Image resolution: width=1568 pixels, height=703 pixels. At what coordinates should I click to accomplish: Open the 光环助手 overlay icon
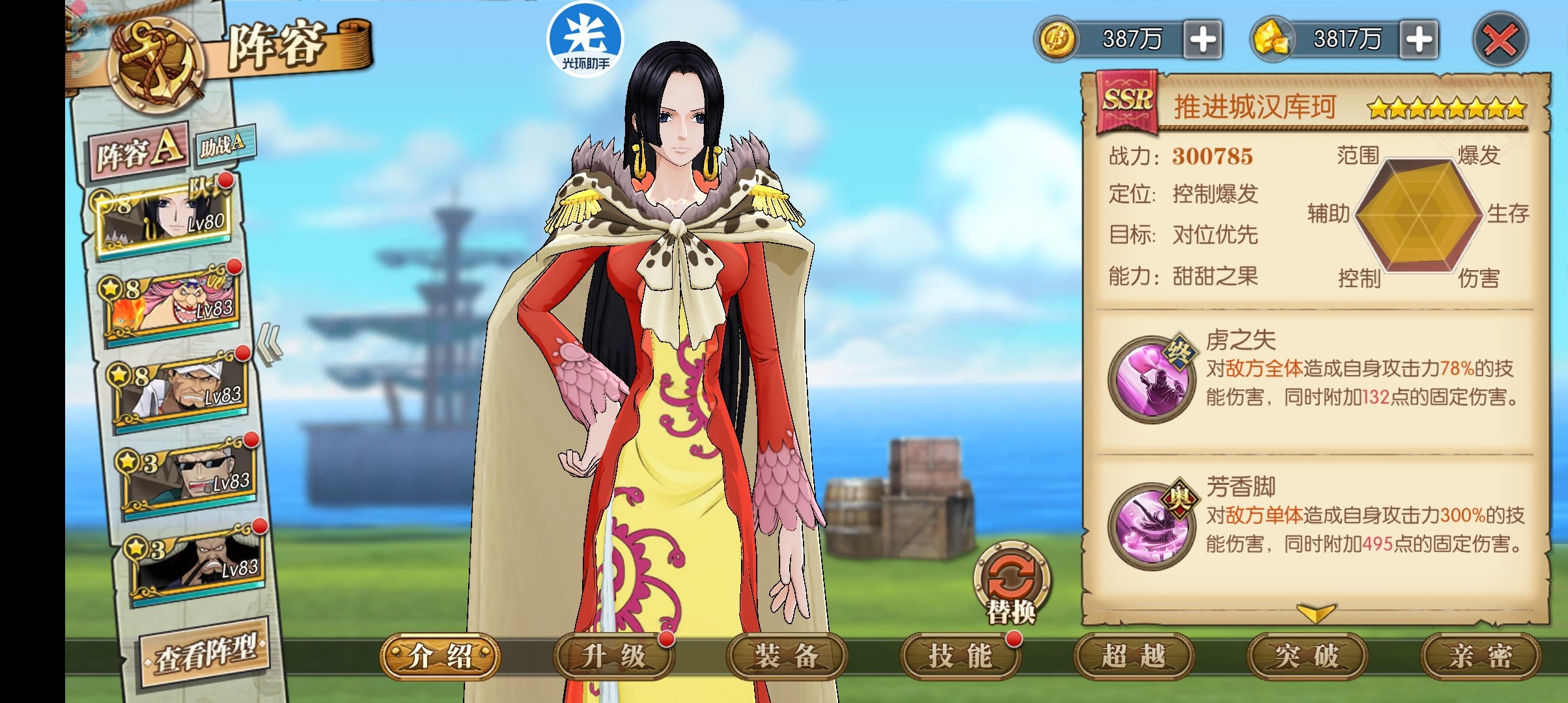tap(585, 39)
